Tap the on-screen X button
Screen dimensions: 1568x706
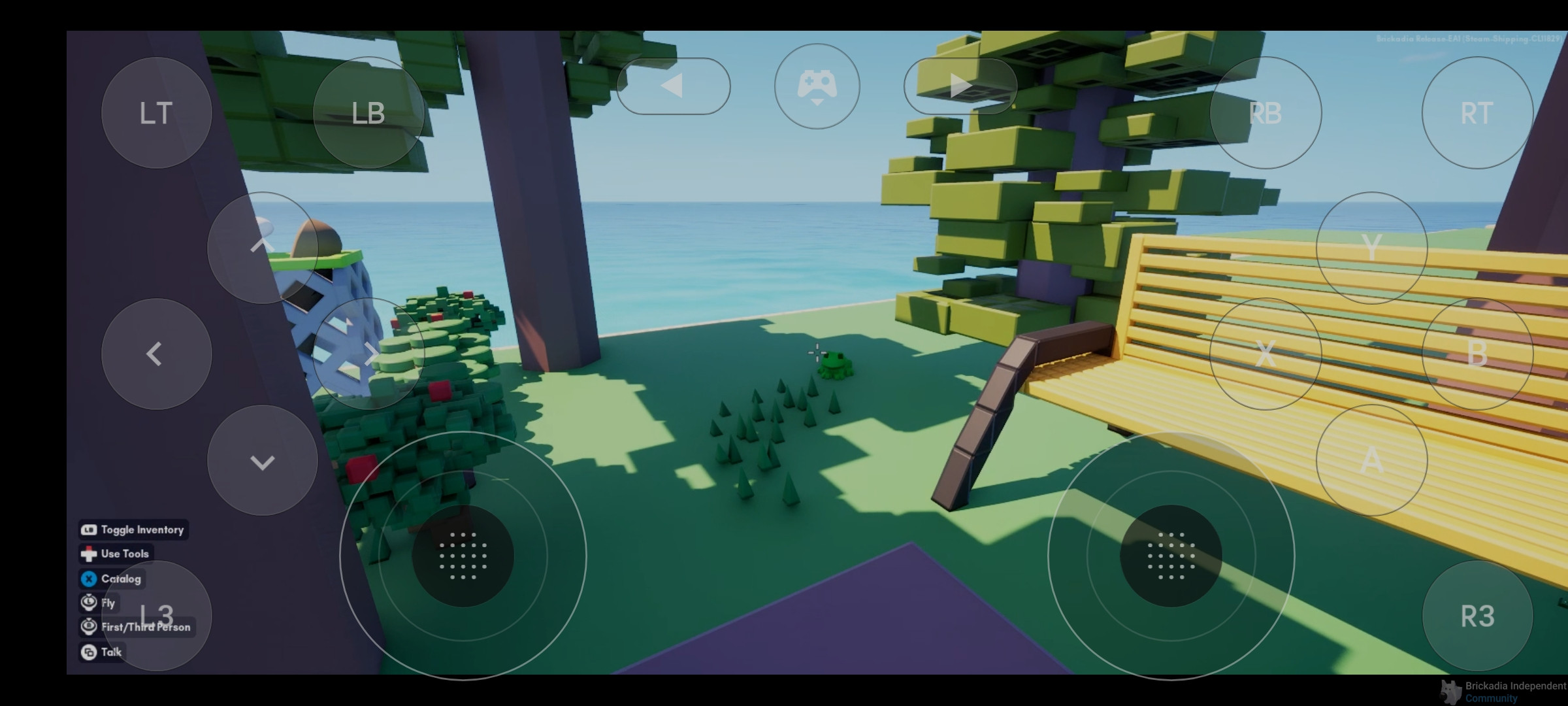(1266, 354)
